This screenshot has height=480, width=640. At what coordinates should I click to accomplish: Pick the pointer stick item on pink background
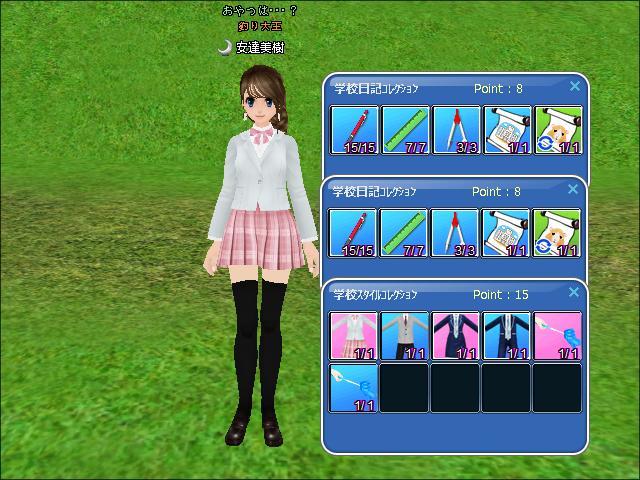point(557,335)
